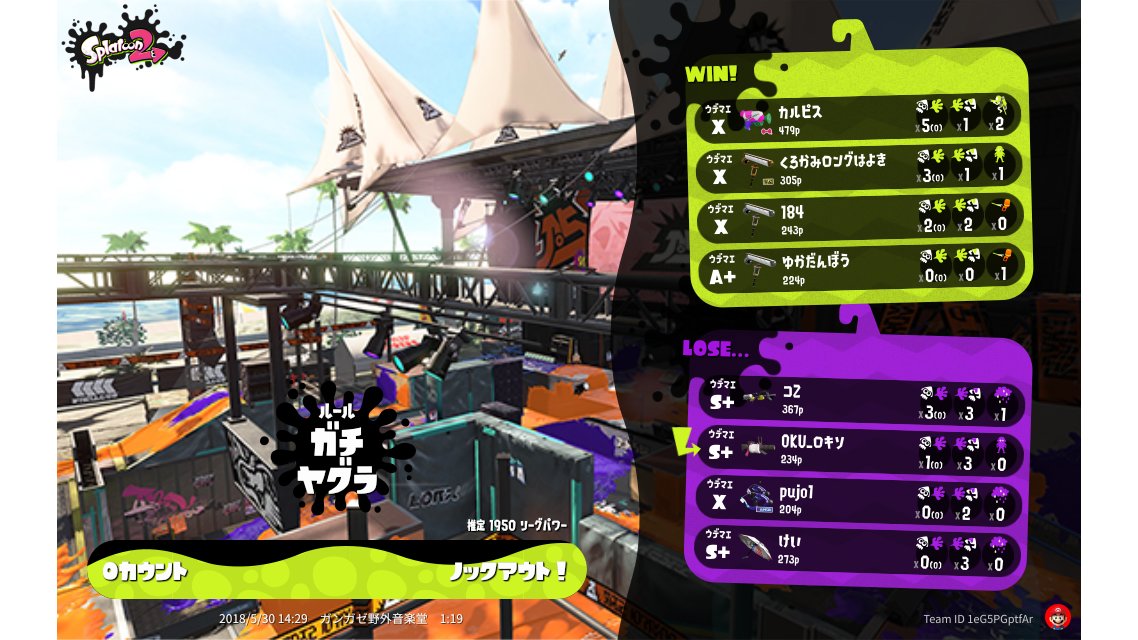Choose the ゆかだんぼう player row

(858, 267)
